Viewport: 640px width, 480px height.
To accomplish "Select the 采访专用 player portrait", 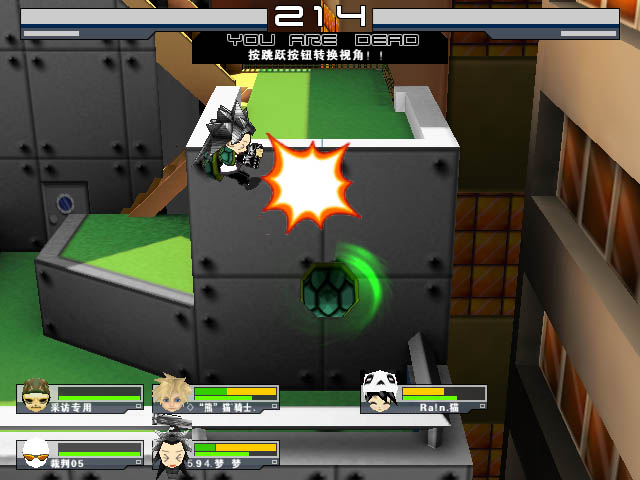I will pyautogui.click(x=37, y=396).
